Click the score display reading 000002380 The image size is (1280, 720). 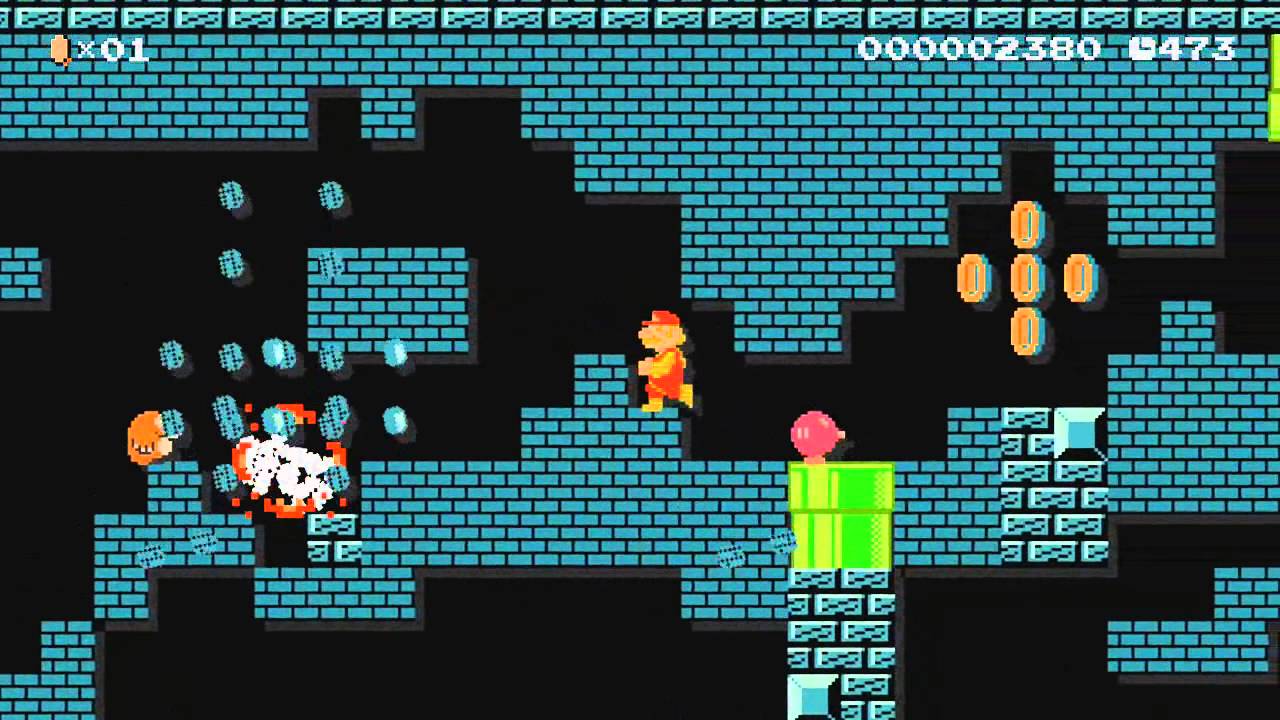point(980,48)
